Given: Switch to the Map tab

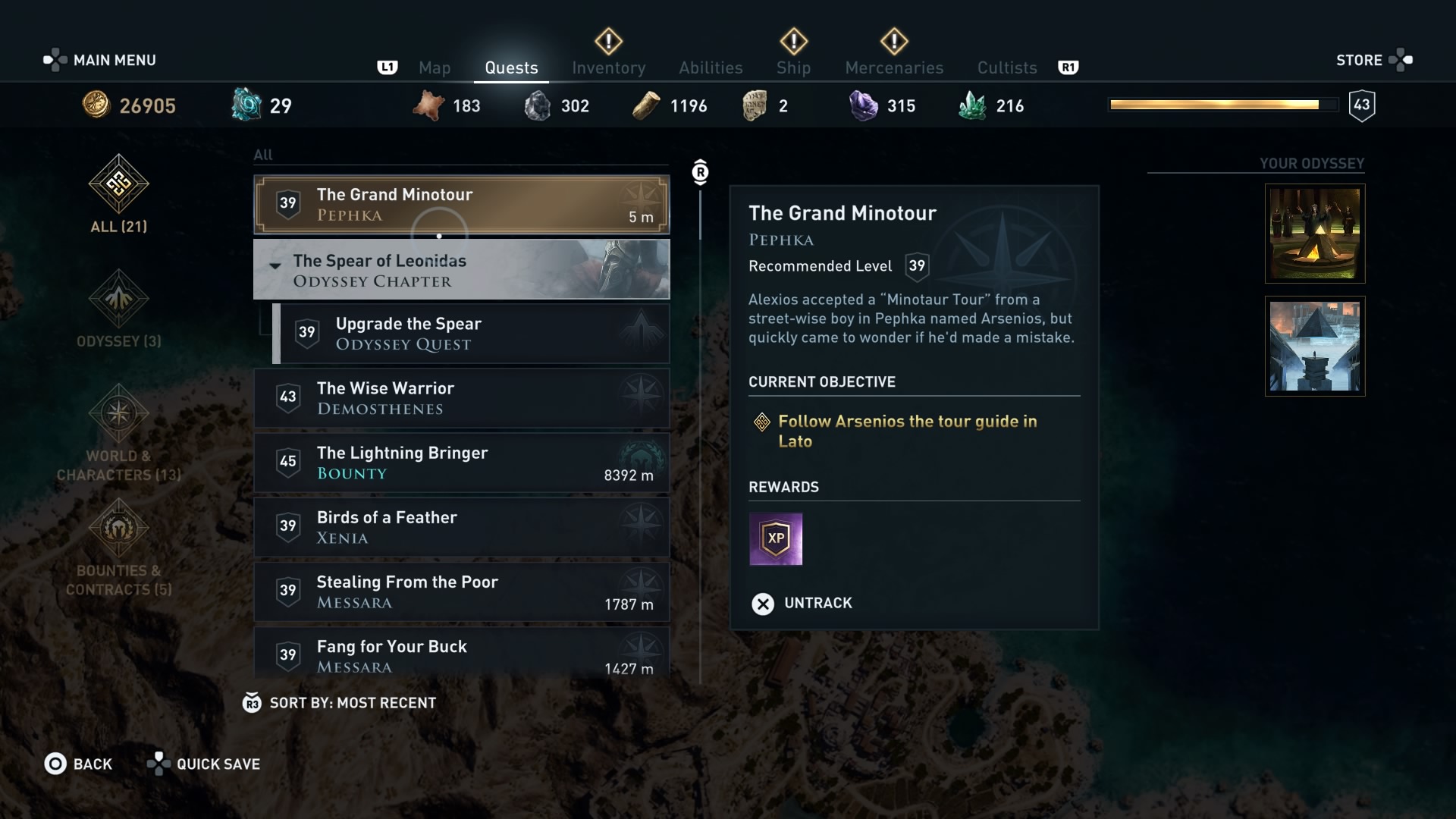Looking at the screenshot, I should (435, 68).
